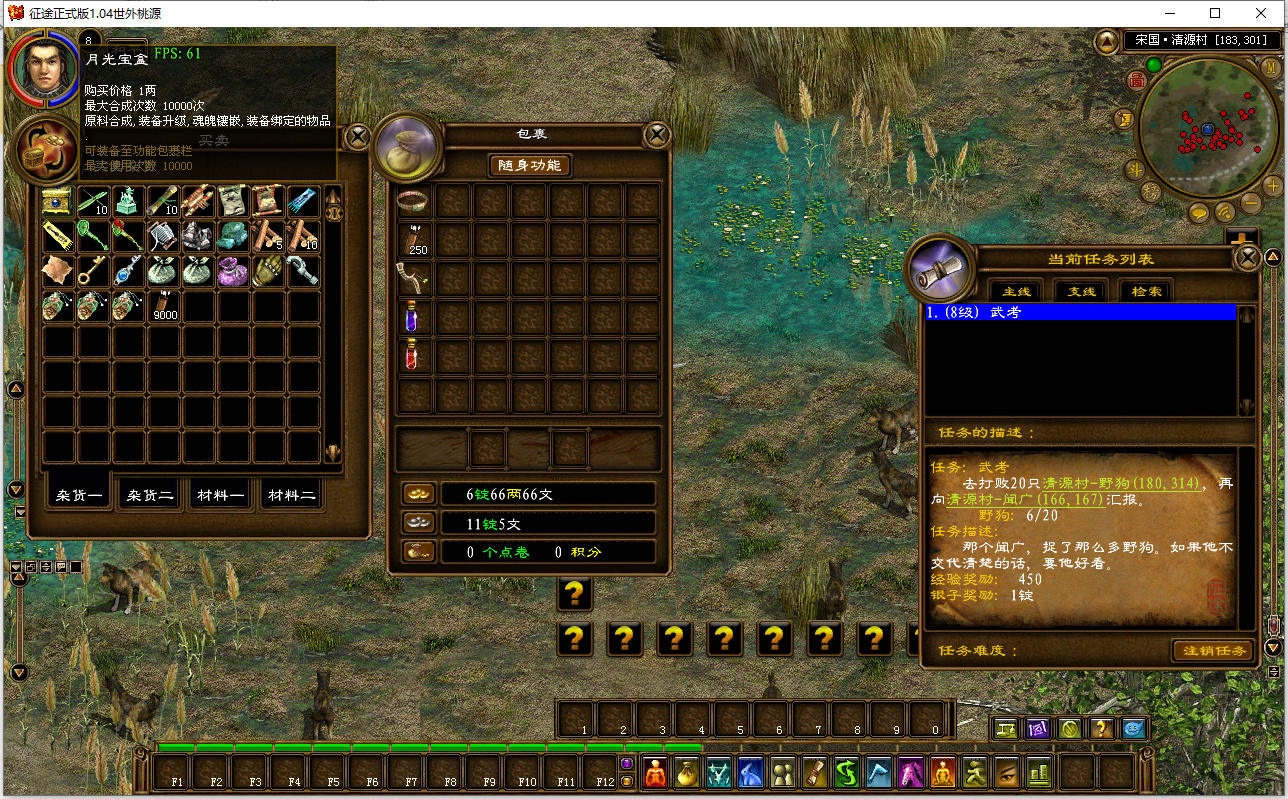Switch to the 杂货二 shop tab
1288x799 pixels.
[150, 494]
